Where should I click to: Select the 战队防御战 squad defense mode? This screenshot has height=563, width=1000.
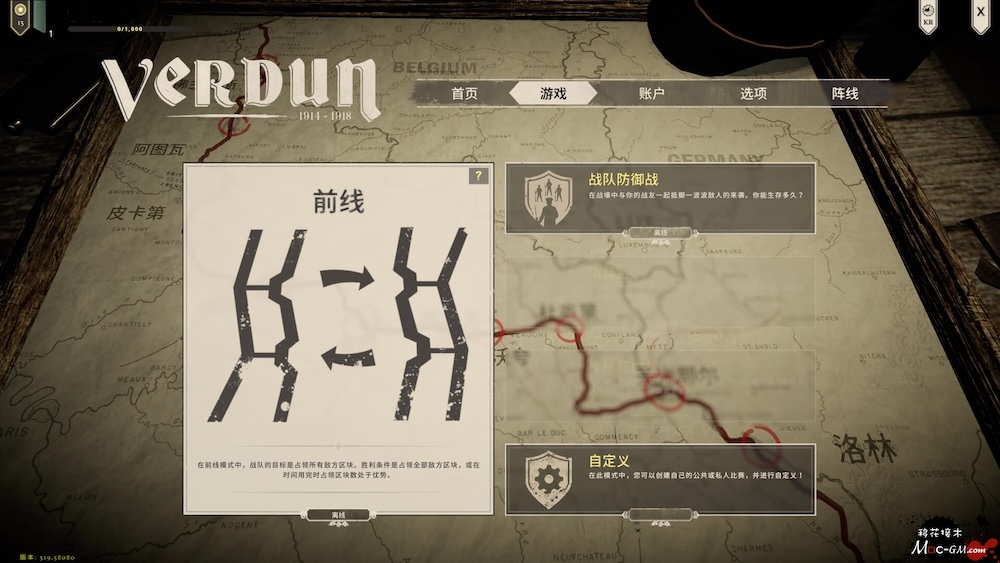[x=660, y=198]
